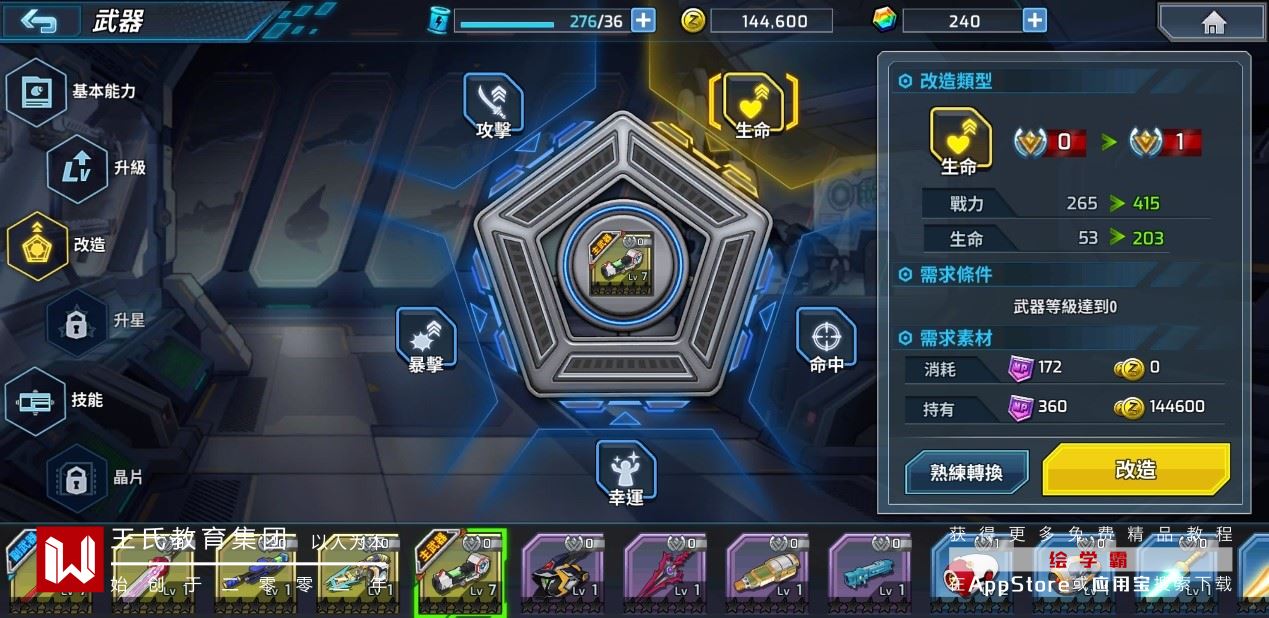Pick the 命中 modification type

point(826,340)
